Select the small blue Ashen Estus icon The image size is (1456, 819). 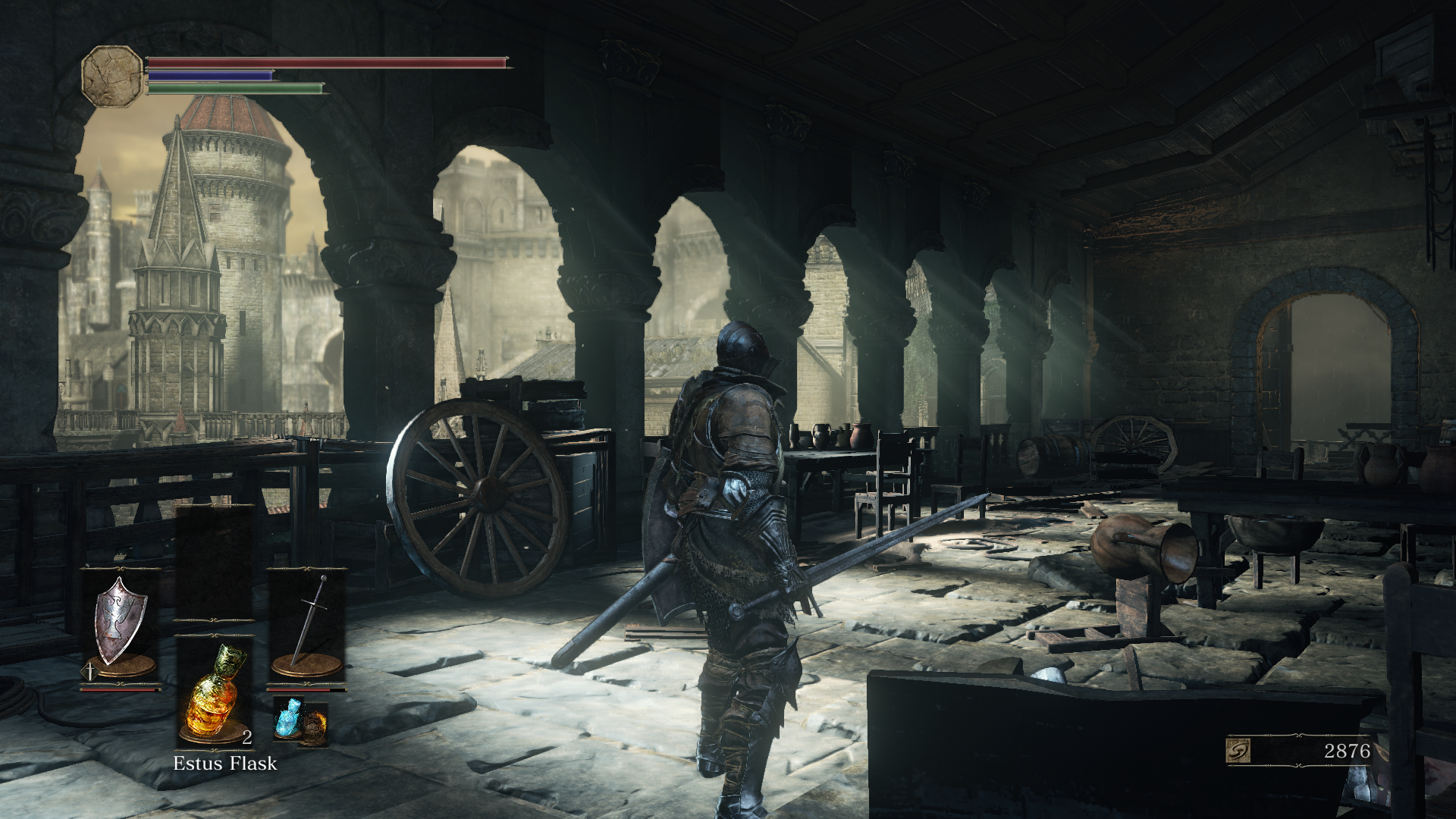289,717
